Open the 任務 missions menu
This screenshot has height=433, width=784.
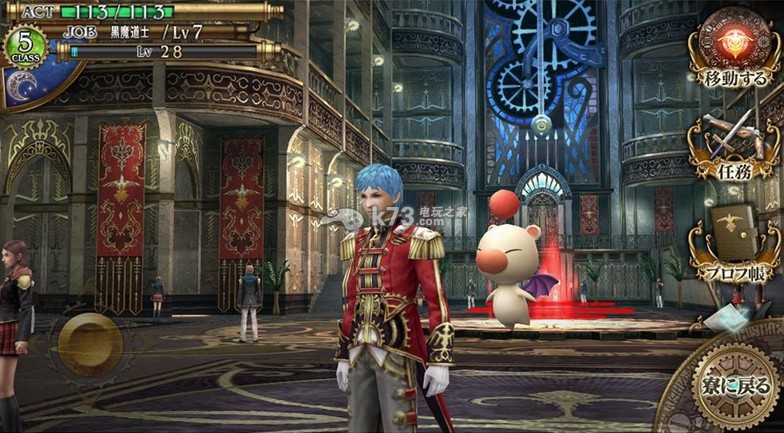click(734, 146)
